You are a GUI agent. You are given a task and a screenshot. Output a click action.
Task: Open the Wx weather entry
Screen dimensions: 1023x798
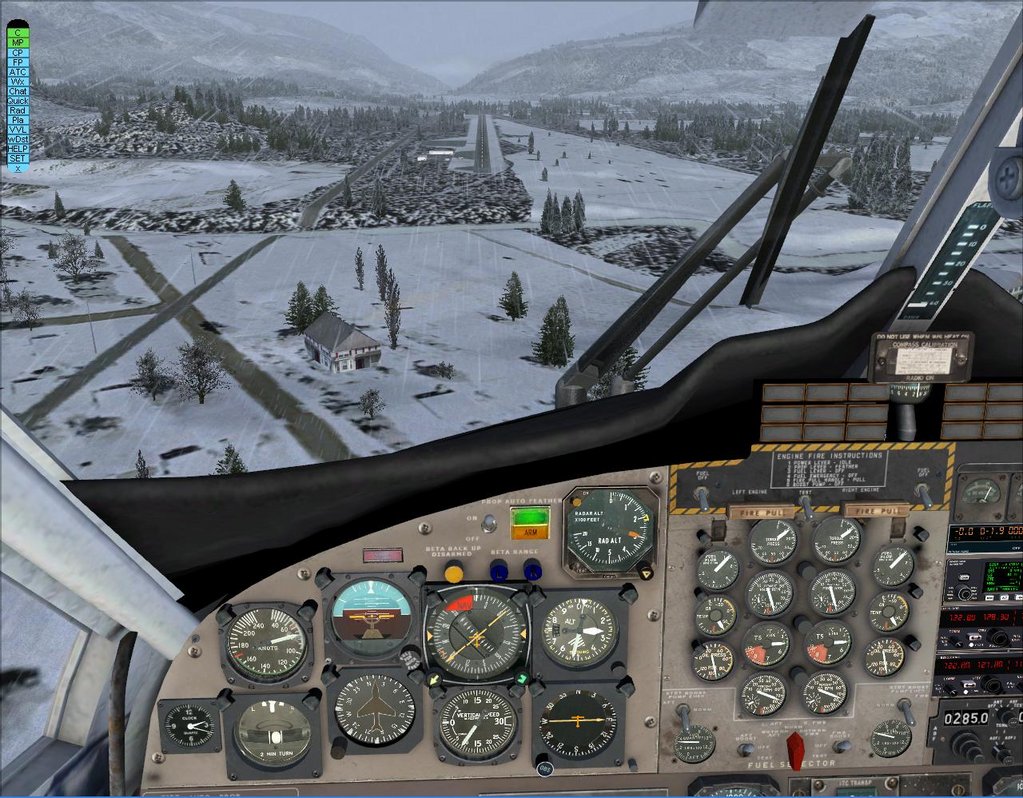(x=17, y=82)
